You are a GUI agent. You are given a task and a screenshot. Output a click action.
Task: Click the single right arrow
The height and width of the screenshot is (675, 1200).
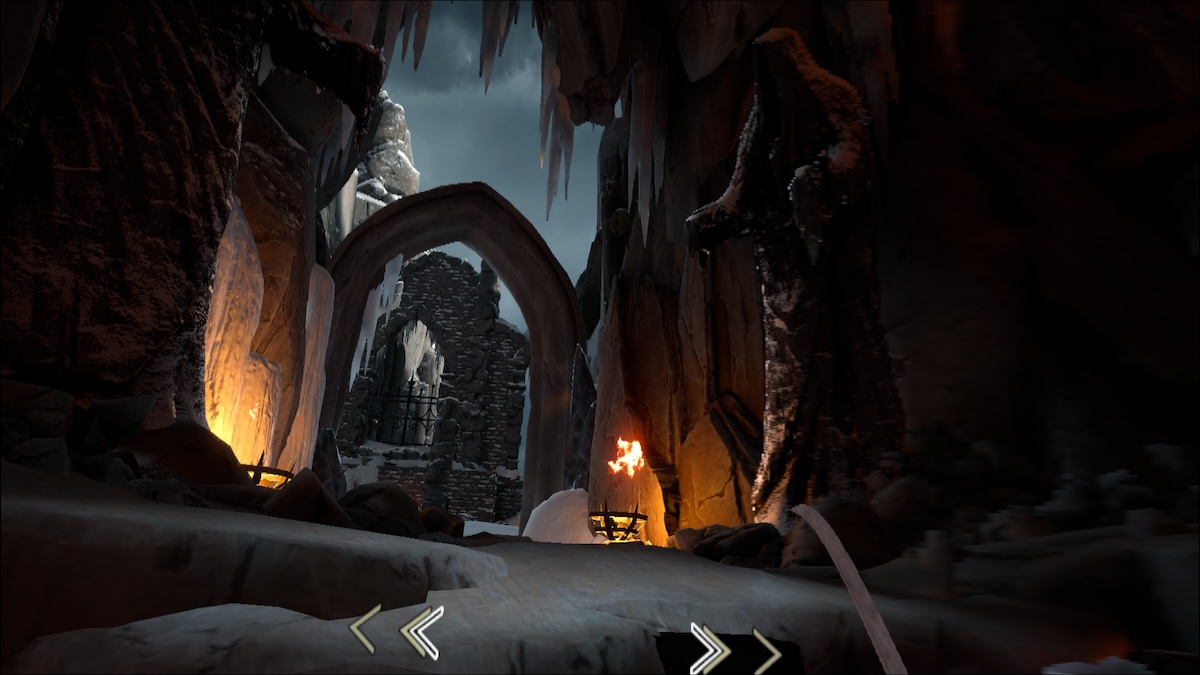coord(768,650)
